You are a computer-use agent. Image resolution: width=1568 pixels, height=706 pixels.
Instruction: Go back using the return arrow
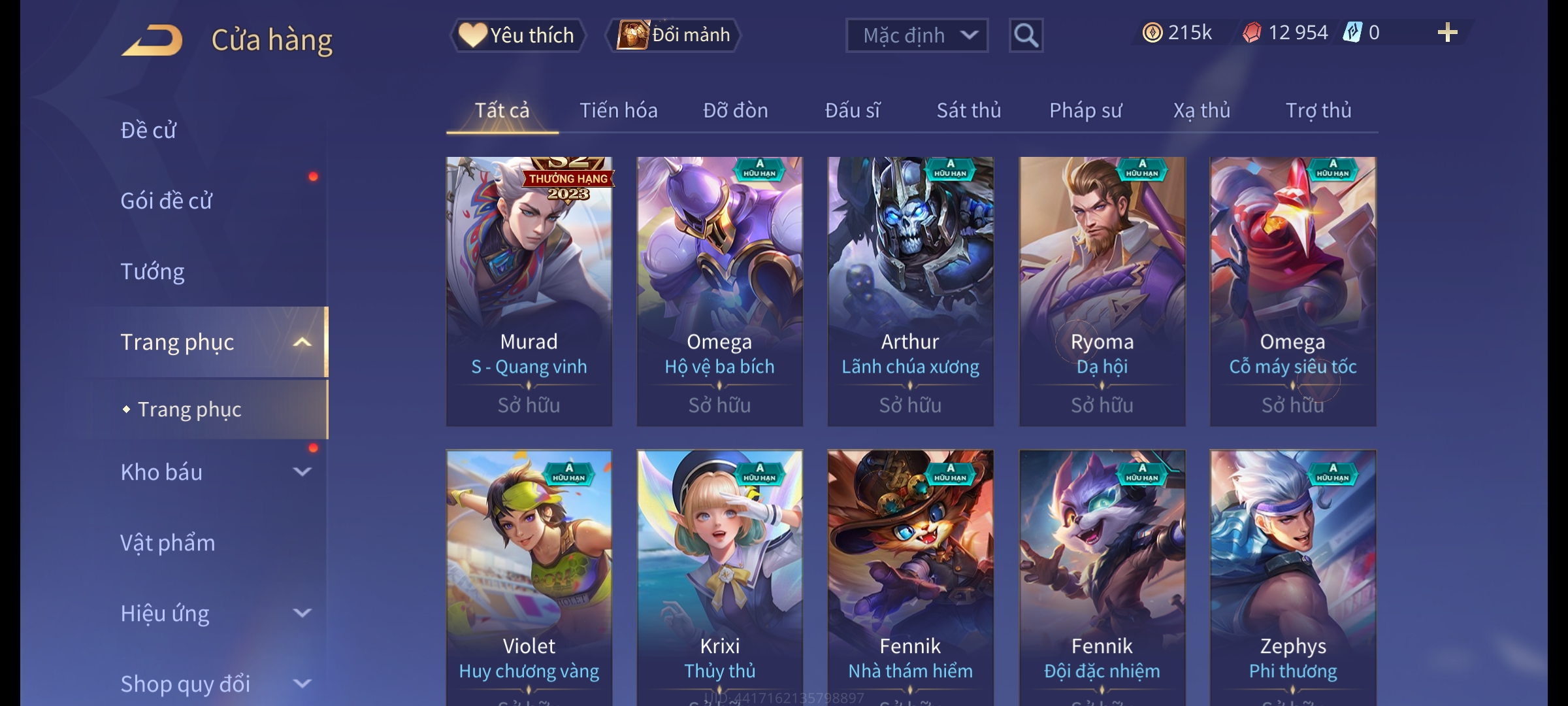[152, 41]
